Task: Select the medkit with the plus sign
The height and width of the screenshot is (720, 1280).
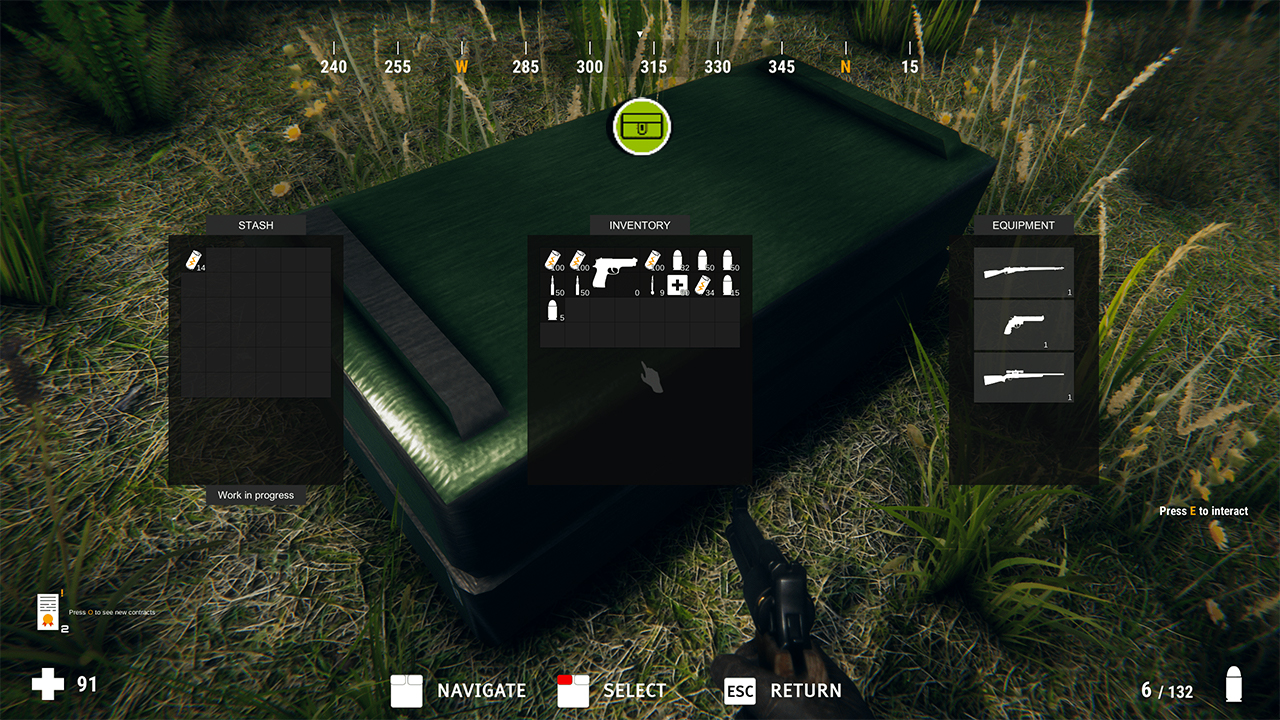Action: pos(678,286)
